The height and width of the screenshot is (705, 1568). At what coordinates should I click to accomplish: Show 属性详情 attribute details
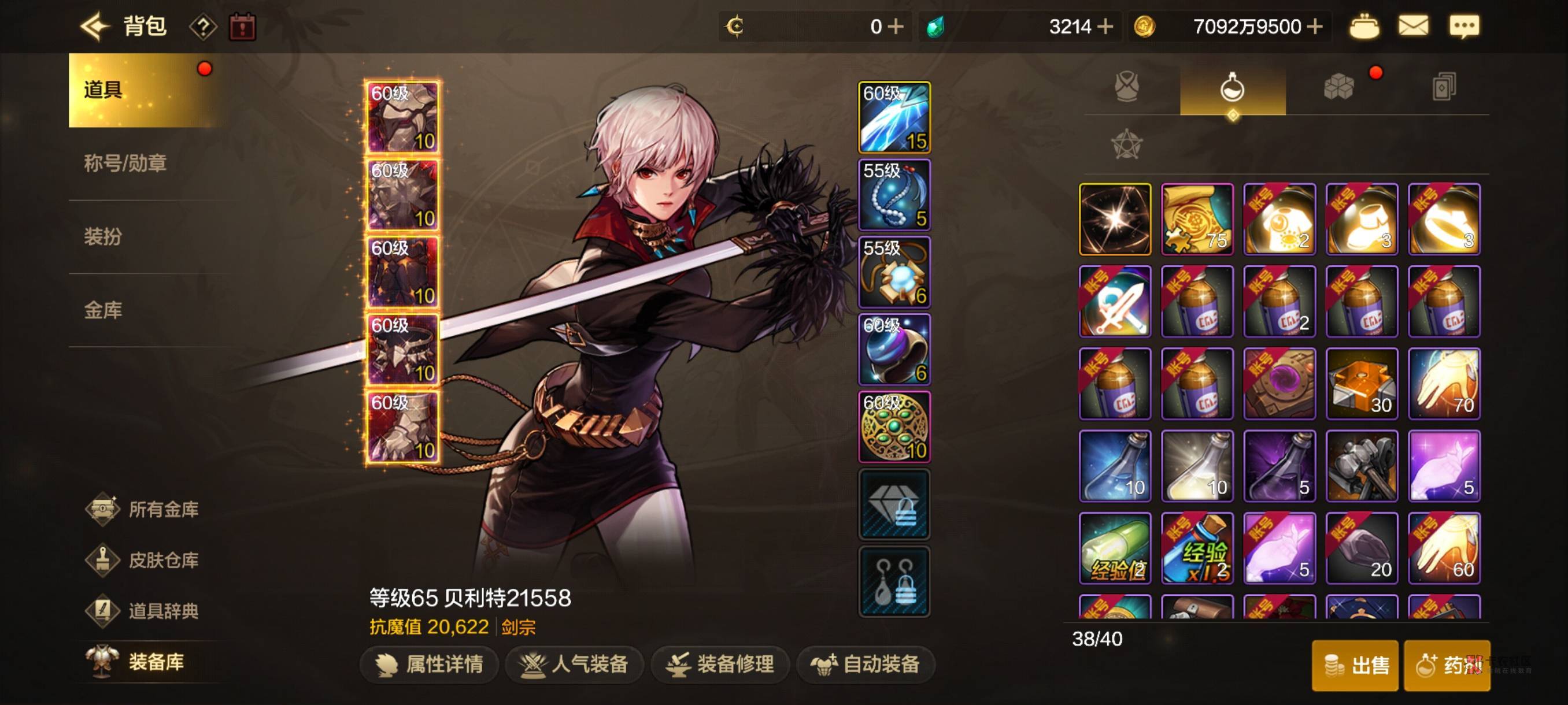[x=430, y=664]
